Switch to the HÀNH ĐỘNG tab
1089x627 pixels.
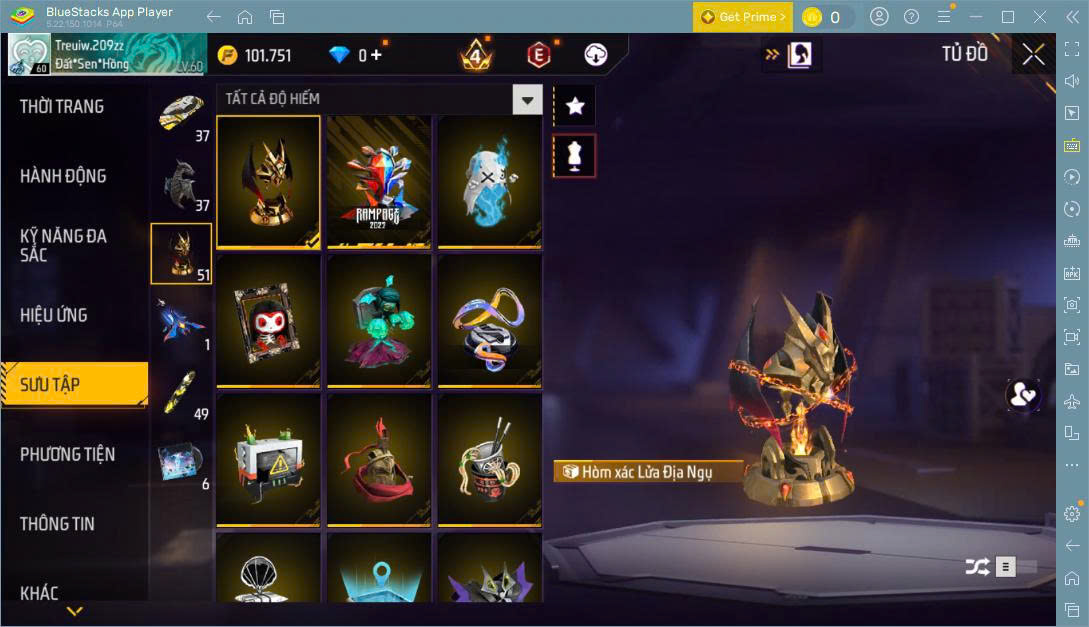coord(63,176)
